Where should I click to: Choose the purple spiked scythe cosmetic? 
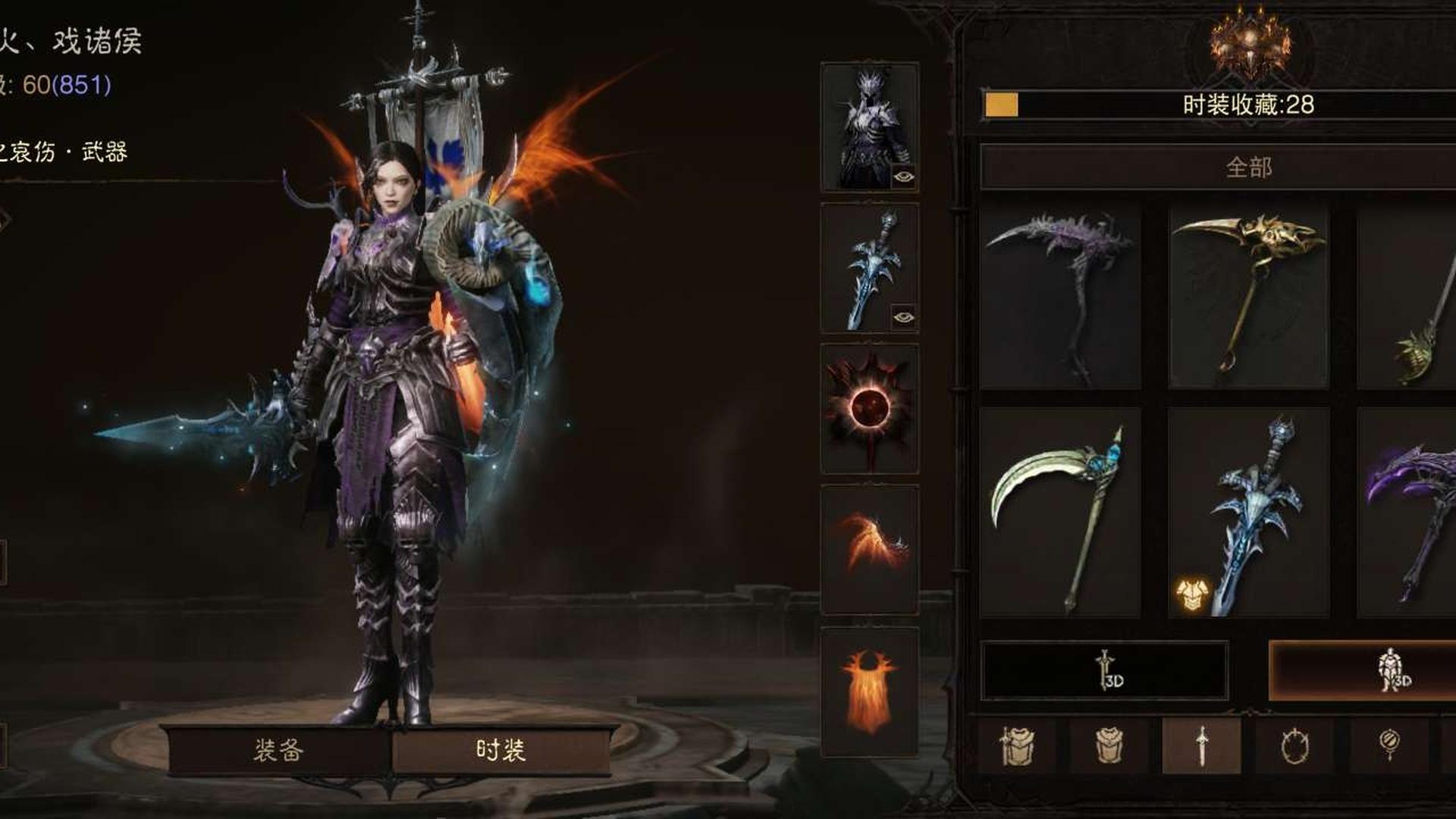(1059, 297)
